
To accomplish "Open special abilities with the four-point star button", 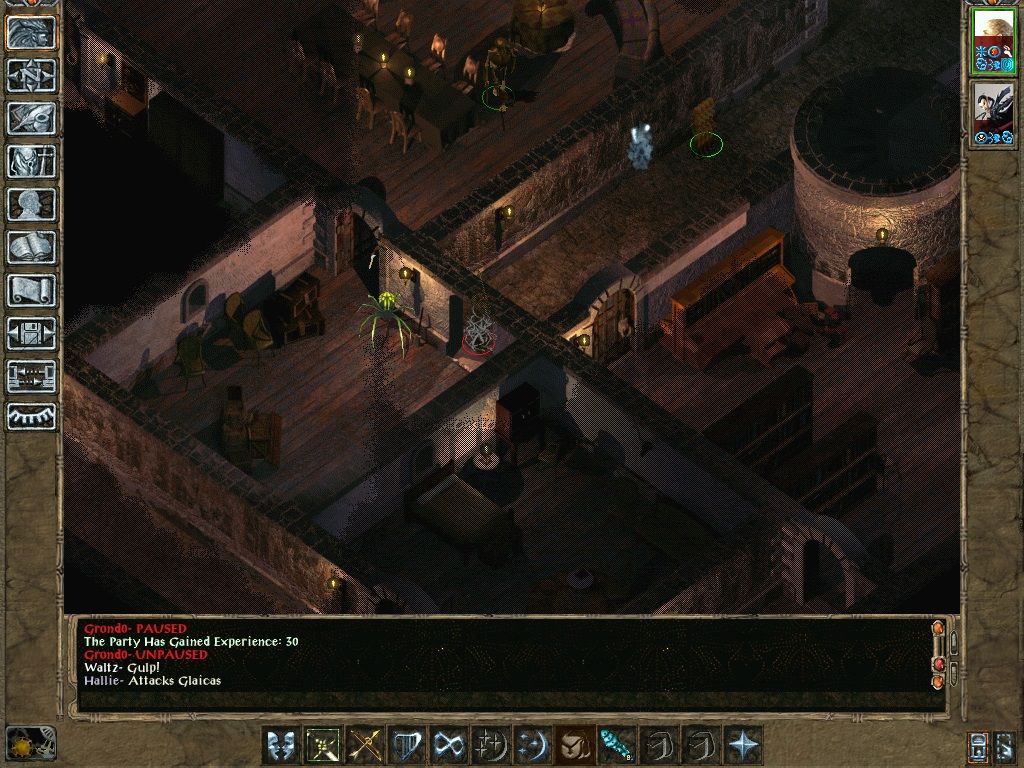I will click(743, 745).
